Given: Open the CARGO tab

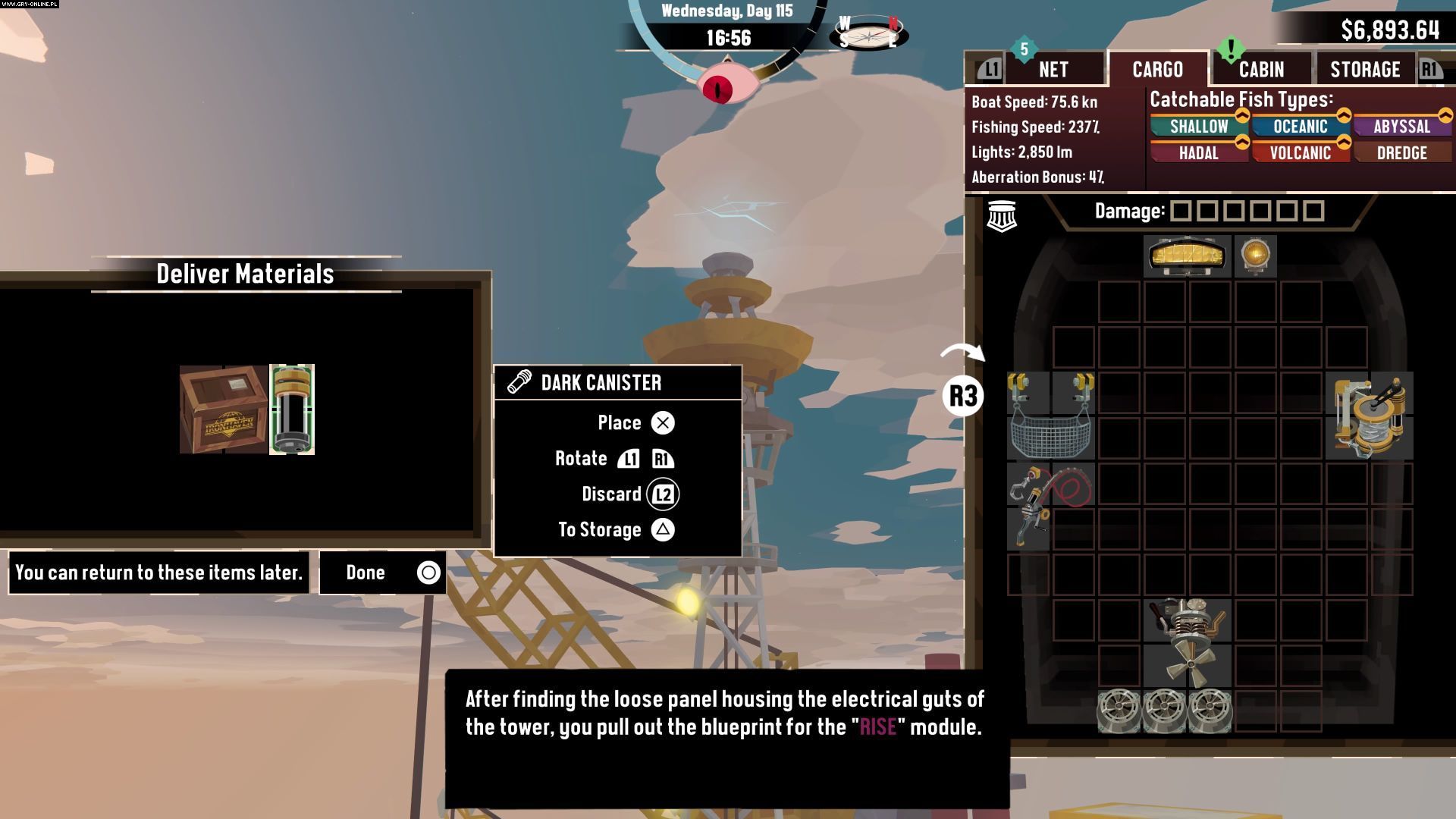Looking at the screenshot, I should click(x=1157, y=70).
